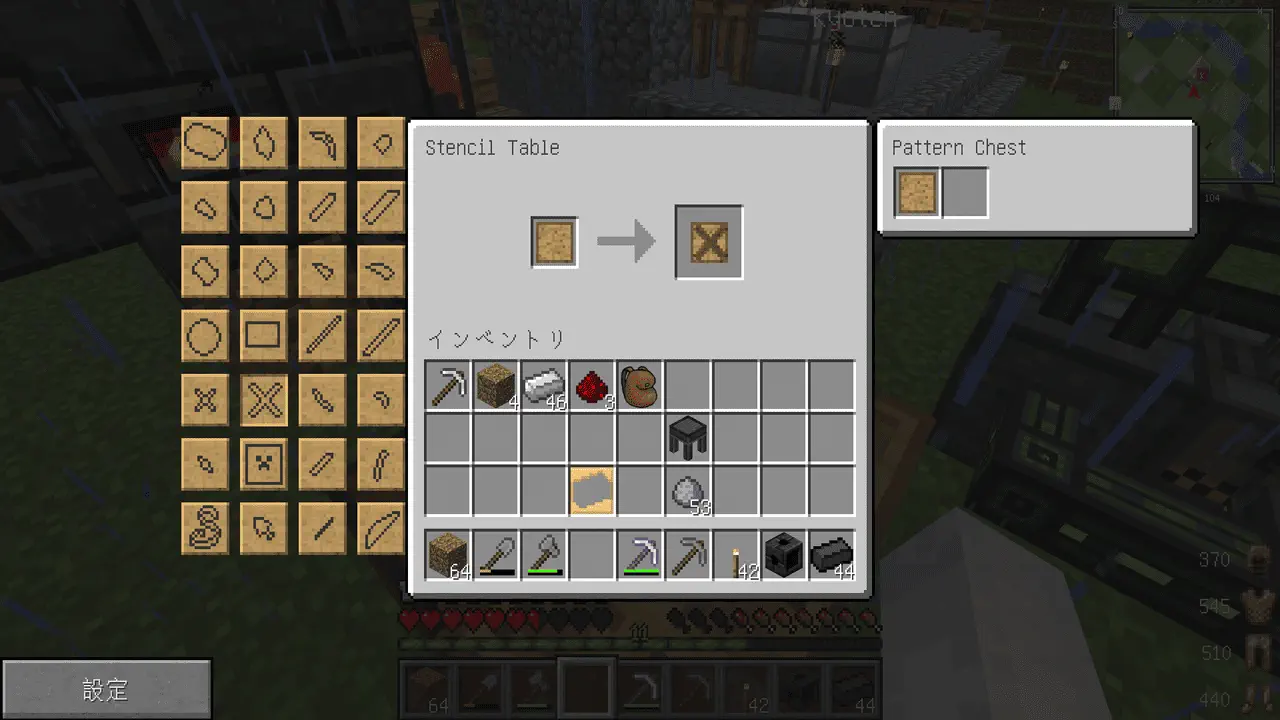Take the X stencil from the output slot
Image resolution: width=1280 pixels, height=720 pixels.
709,243
